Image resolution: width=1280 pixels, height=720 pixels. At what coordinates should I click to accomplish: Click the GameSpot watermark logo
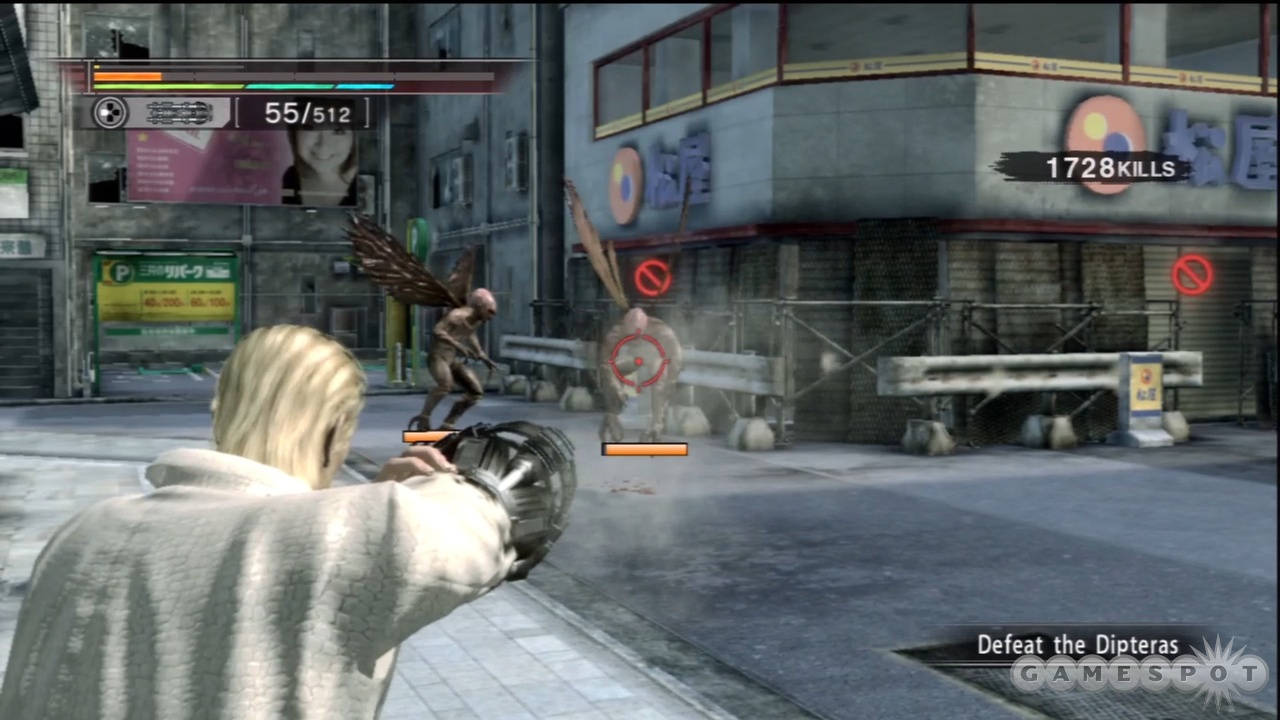coord(1138,677)
